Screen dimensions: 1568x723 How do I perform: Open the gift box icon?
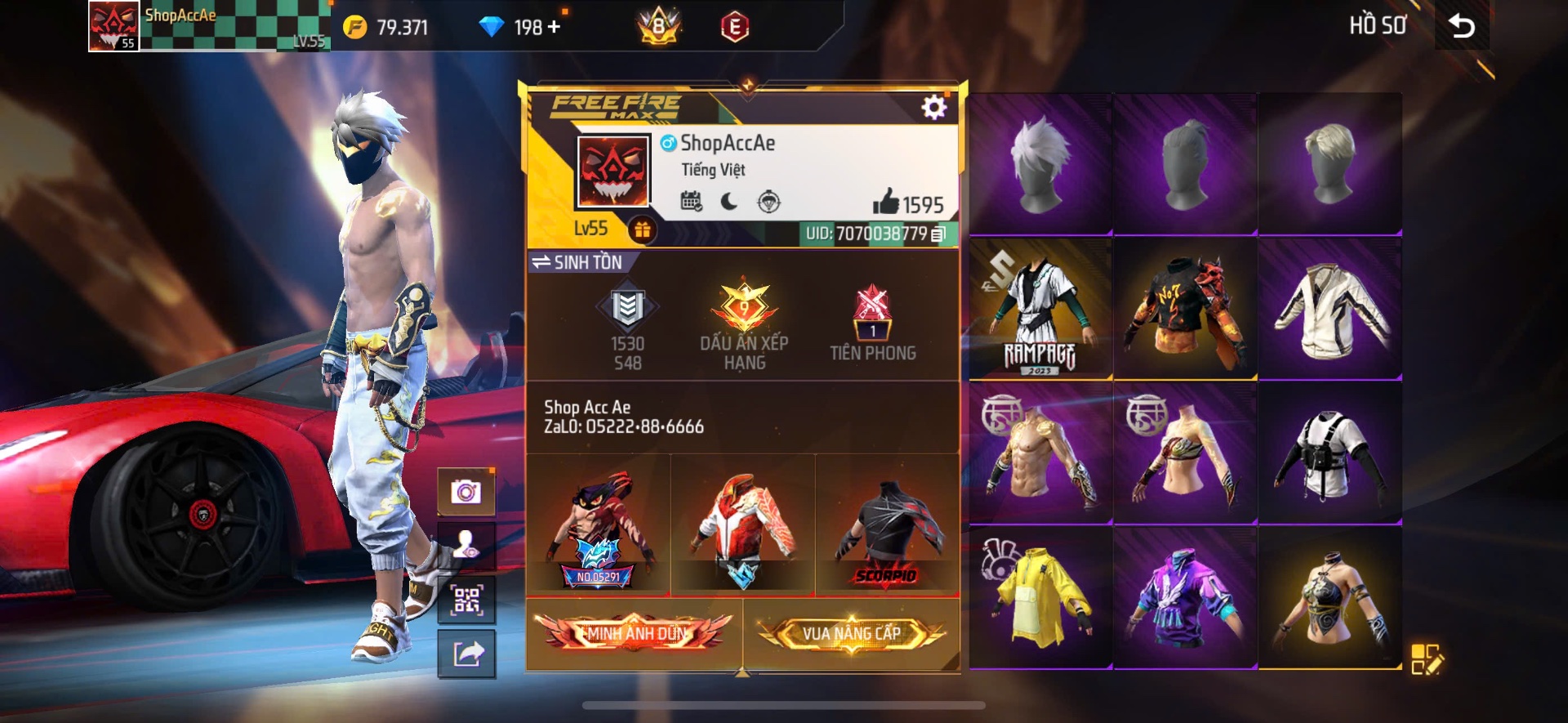[x=643, y=230]
